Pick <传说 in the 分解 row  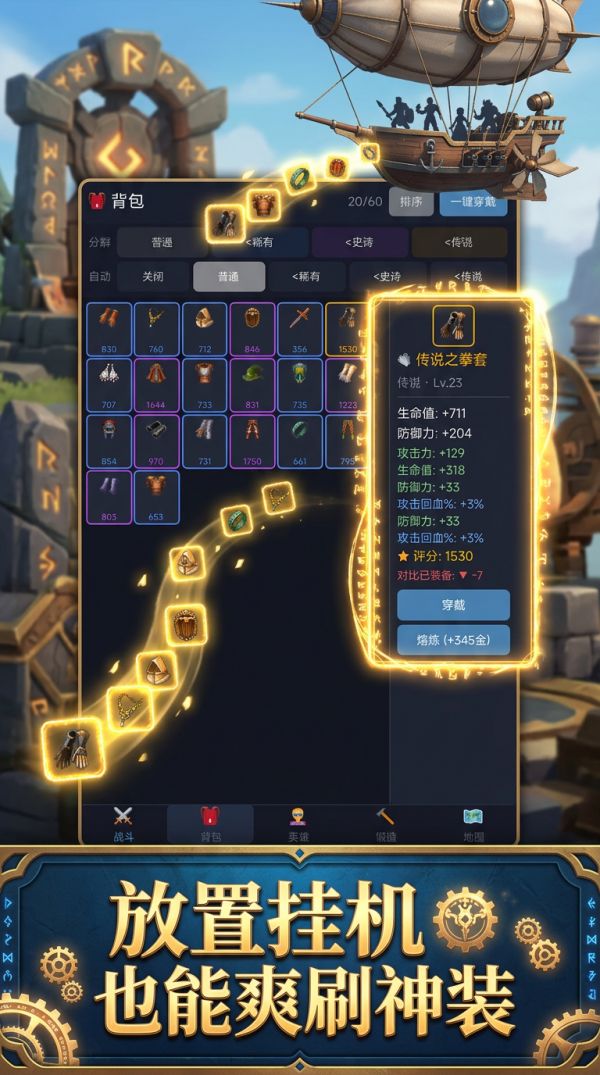coord(459,242)
